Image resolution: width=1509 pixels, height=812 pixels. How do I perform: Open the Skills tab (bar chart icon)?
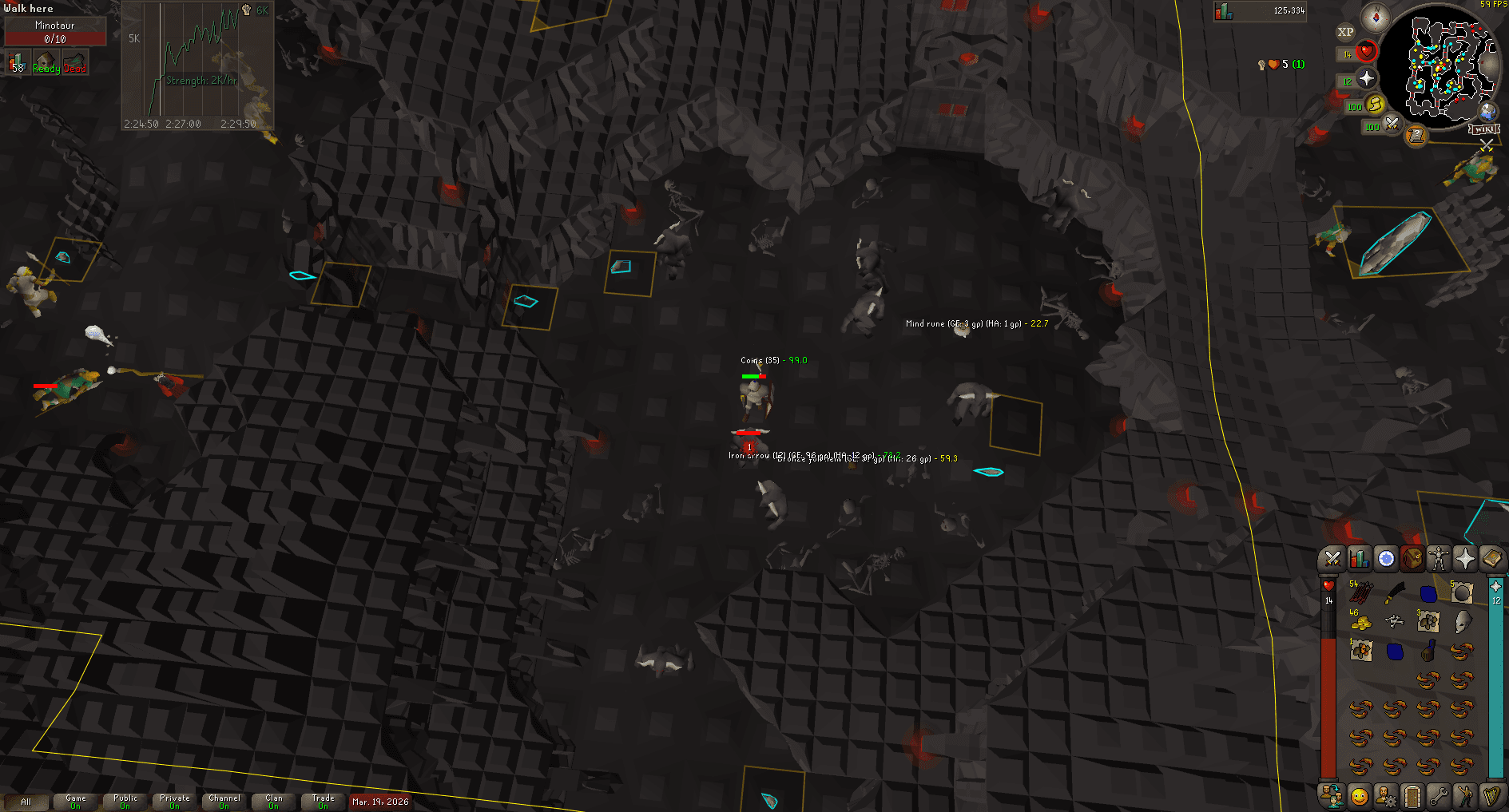pos(1359,559)
